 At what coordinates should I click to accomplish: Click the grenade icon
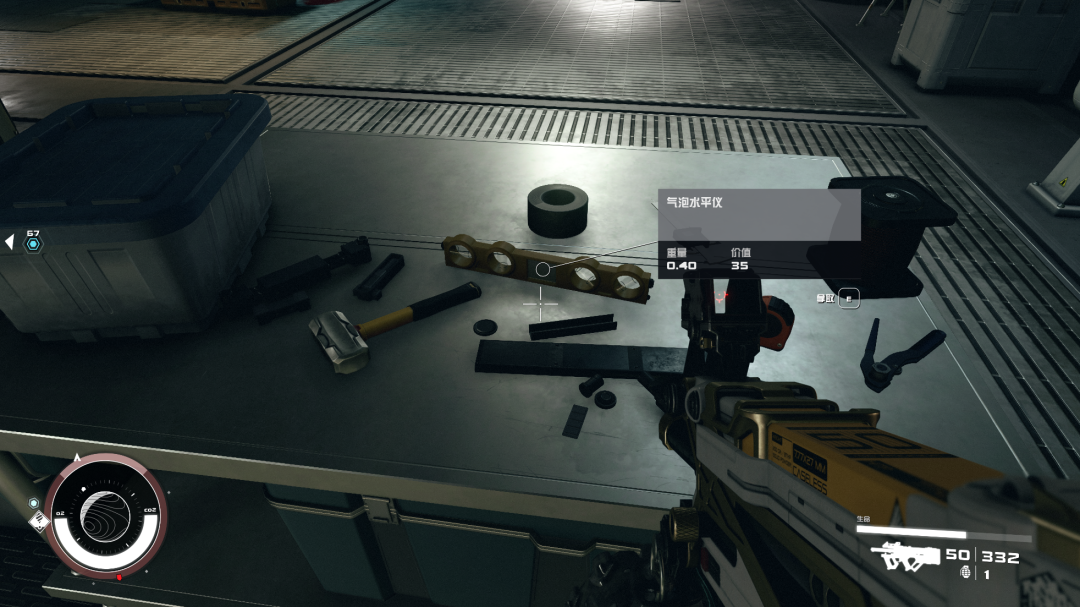[x=965, y=573]
